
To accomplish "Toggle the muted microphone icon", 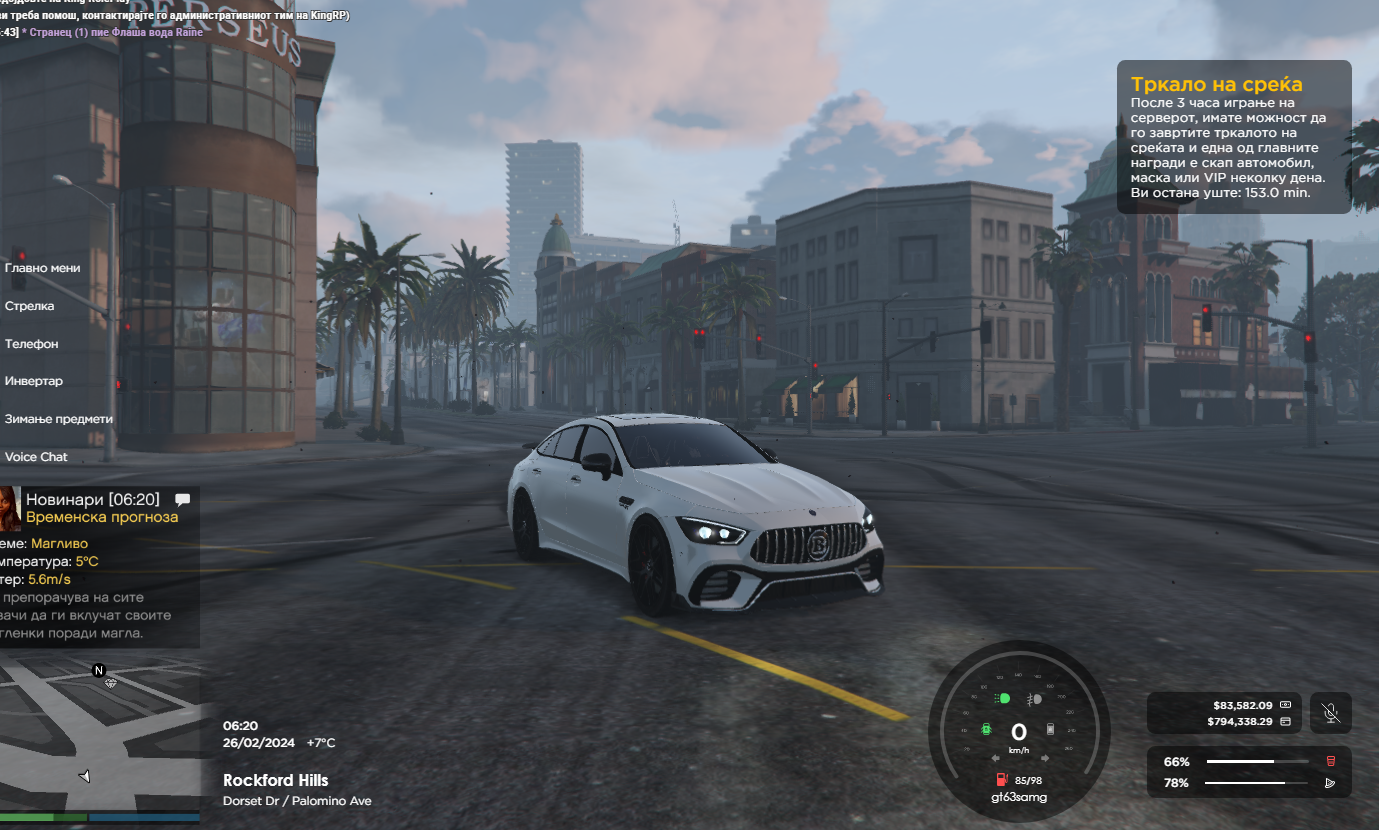I will point(1330,713).
